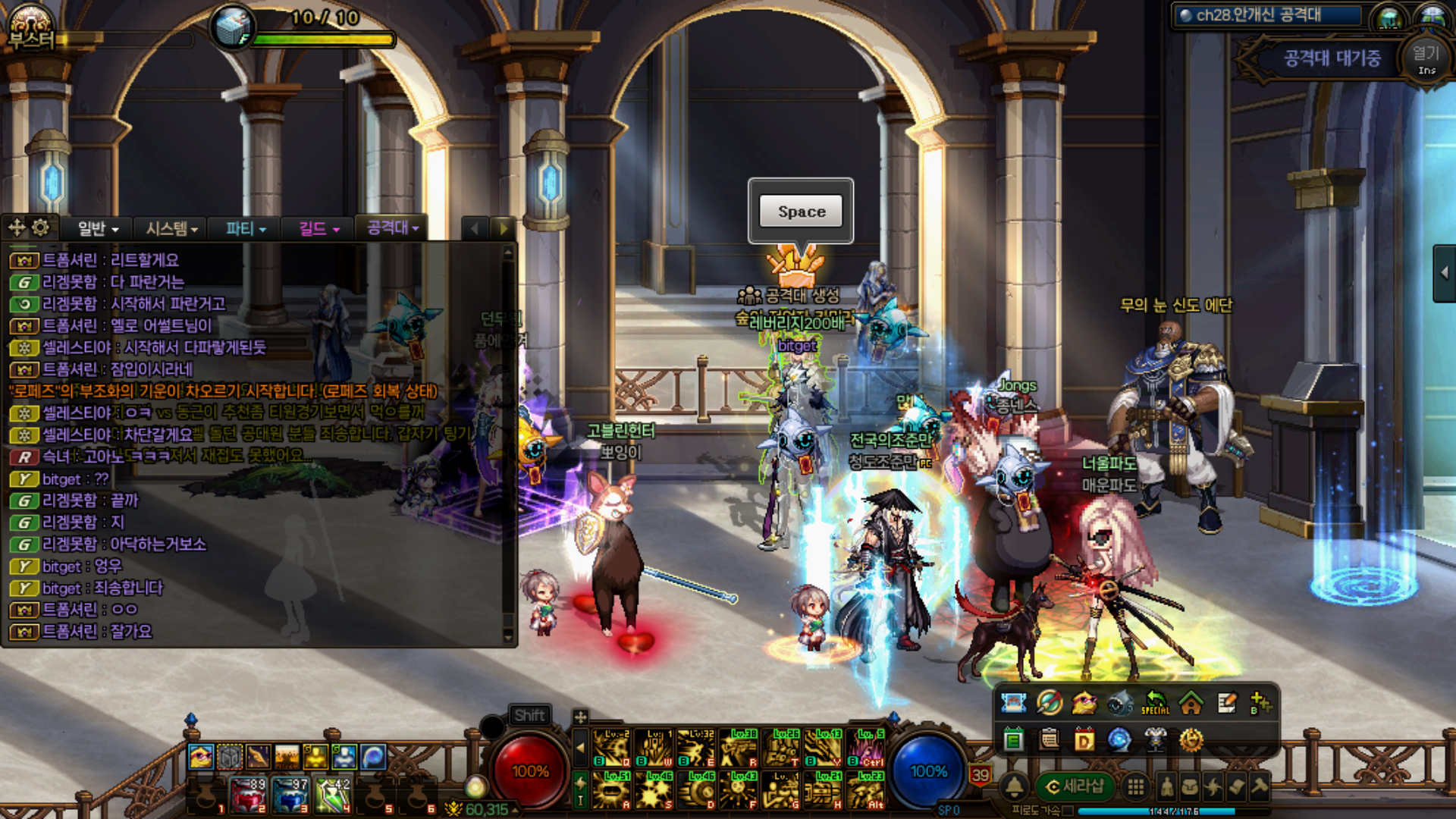Open the grid menu button

1135,787
